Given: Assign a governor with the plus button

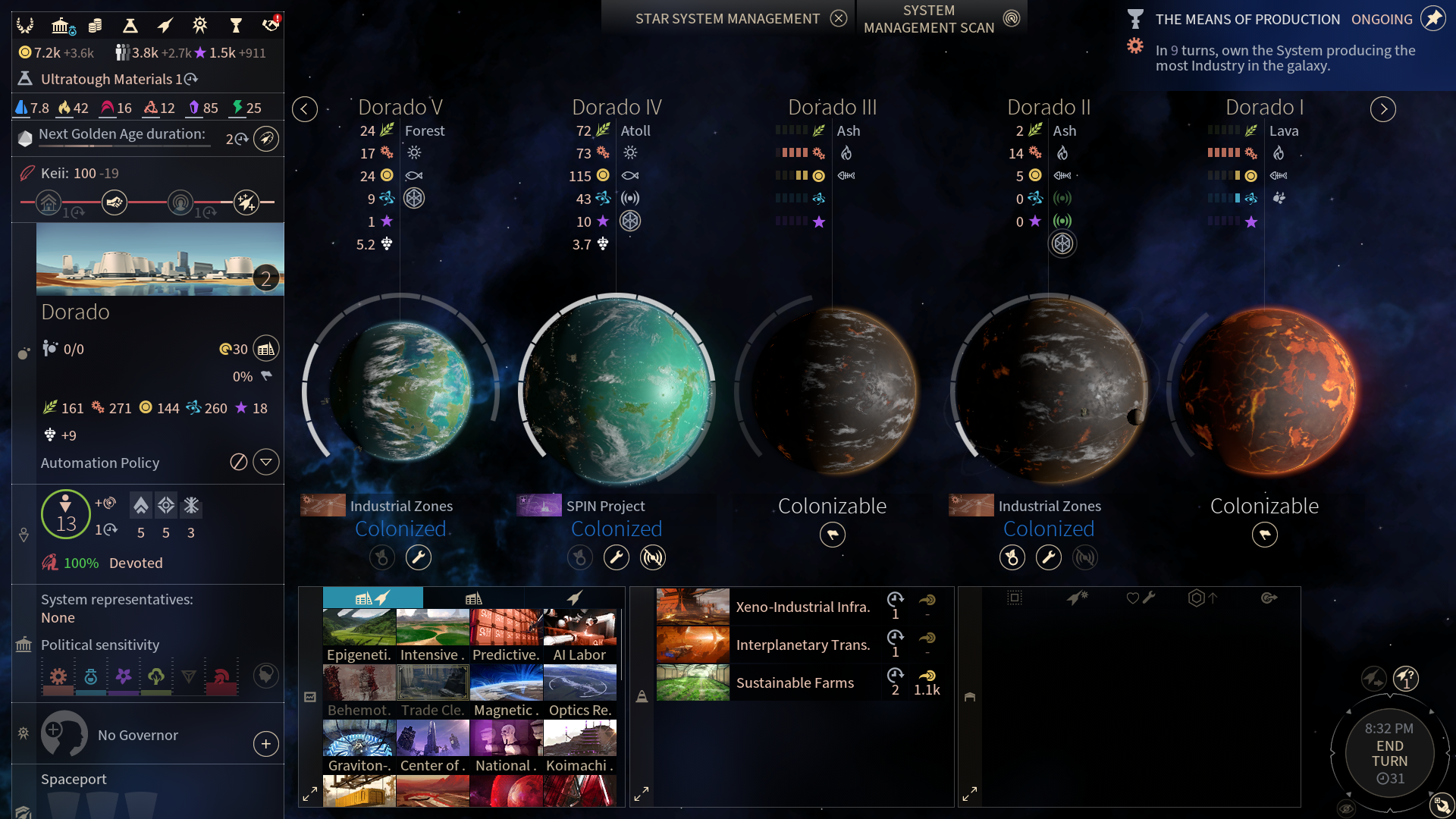Looking at the screenshot, I should (x=266, y=744).
